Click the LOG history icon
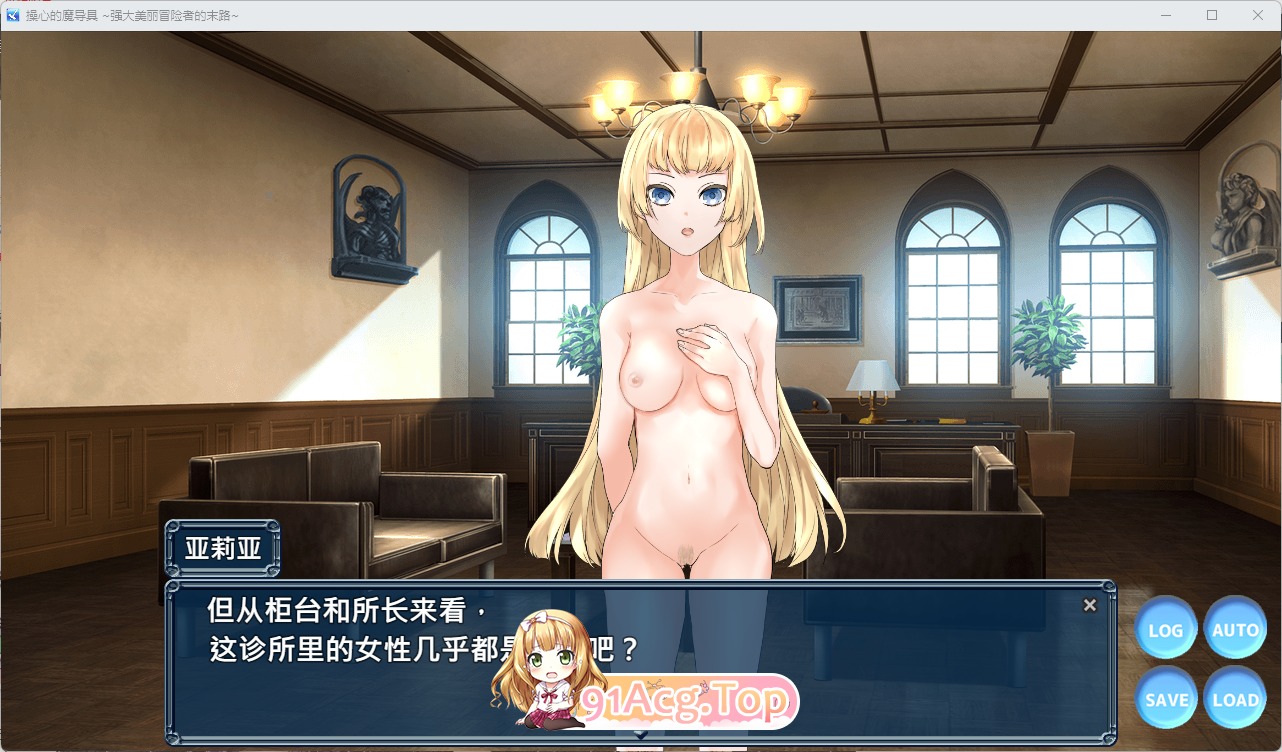1282x752 pixels. click(1165, 629)
